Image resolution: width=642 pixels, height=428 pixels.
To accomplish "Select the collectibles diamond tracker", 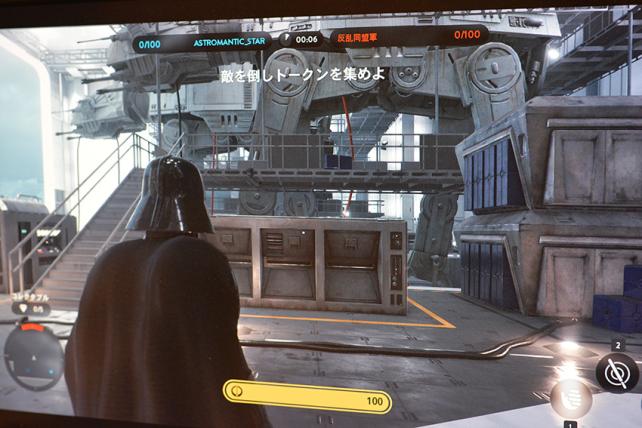I will pyautogui.click(x=31, y=309).
